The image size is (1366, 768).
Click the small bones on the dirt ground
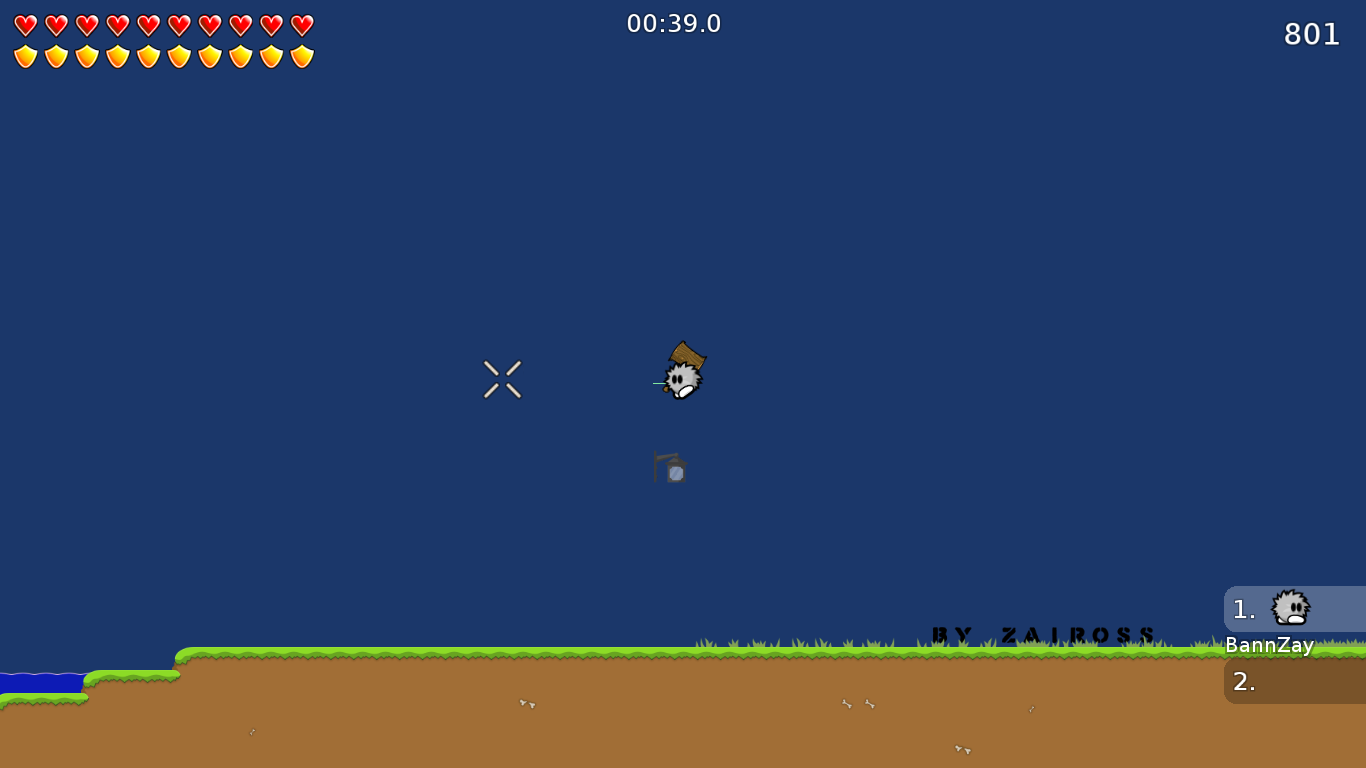click(x=525, y=705)
